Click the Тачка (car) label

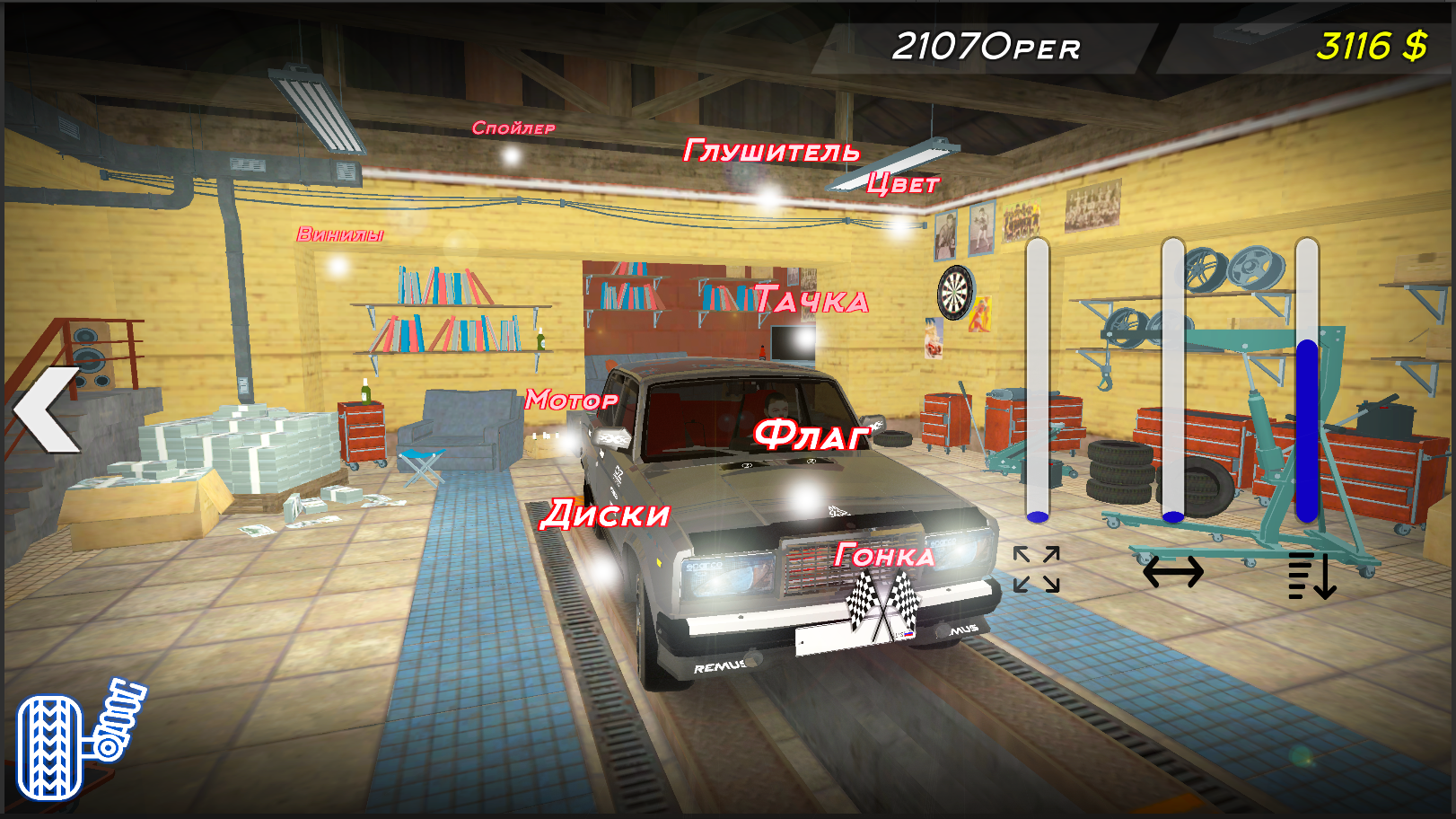tap(811, 300)
